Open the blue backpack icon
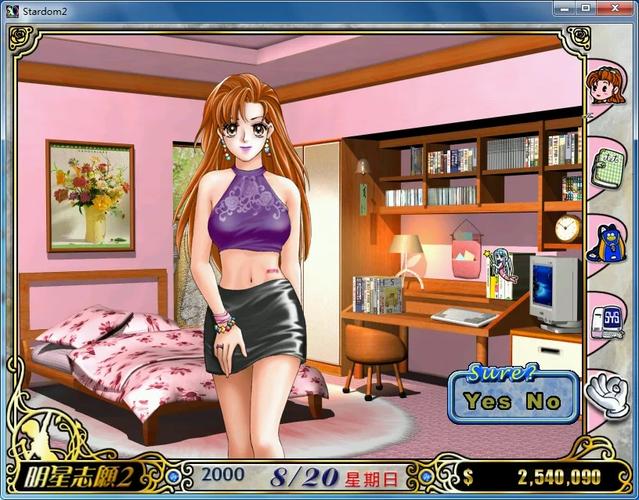The image size is (639, 500). coord(606,241)
